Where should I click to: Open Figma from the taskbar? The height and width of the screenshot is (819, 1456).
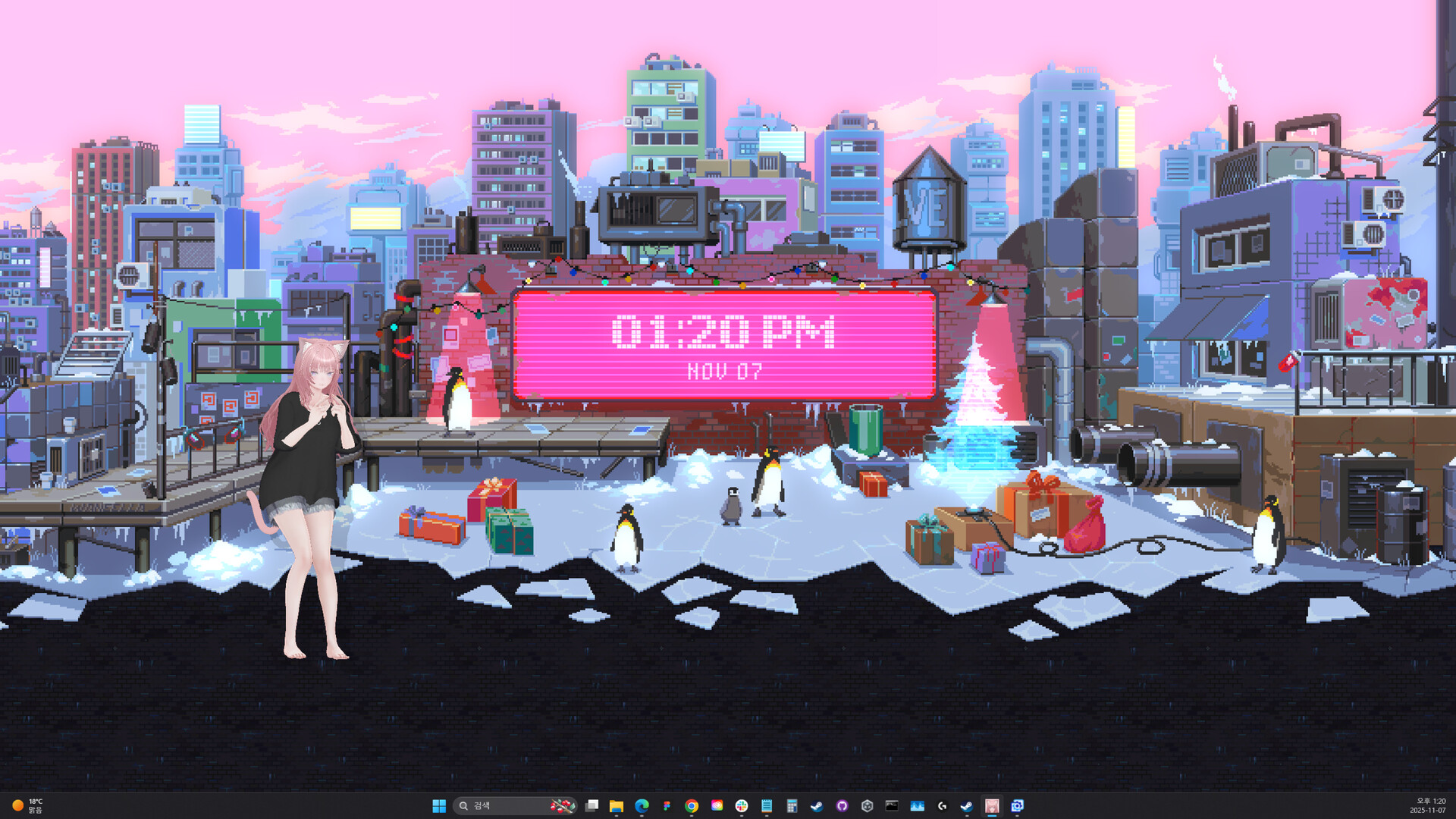click(666, 806)
